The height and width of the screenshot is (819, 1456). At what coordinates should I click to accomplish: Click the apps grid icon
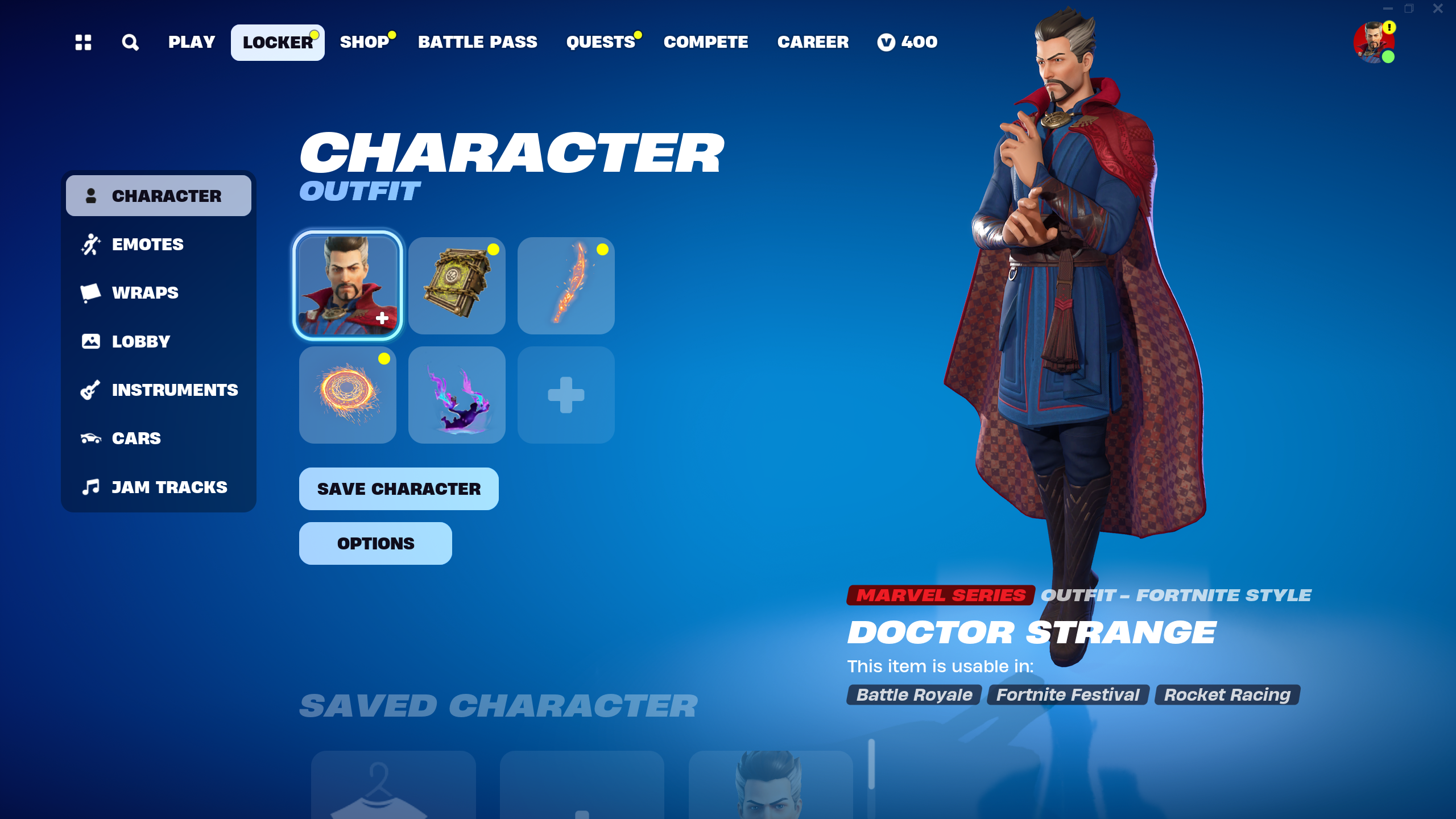tap(84, 42)
